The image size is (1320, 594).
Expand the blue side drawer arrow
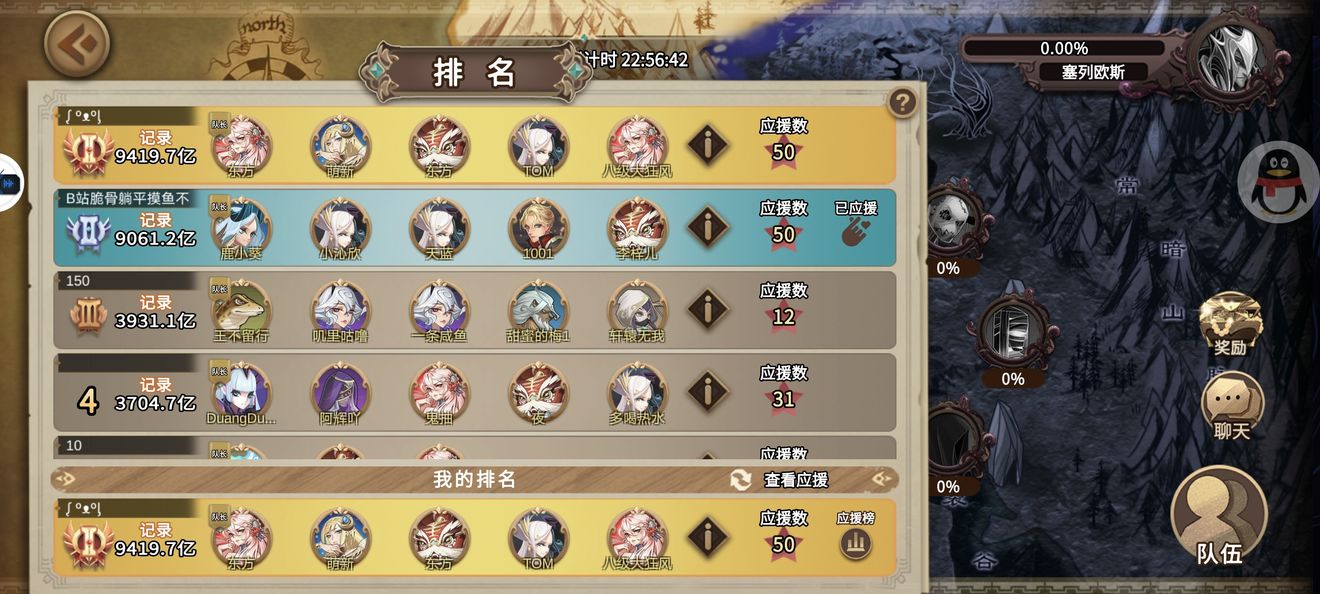point(10,183)
